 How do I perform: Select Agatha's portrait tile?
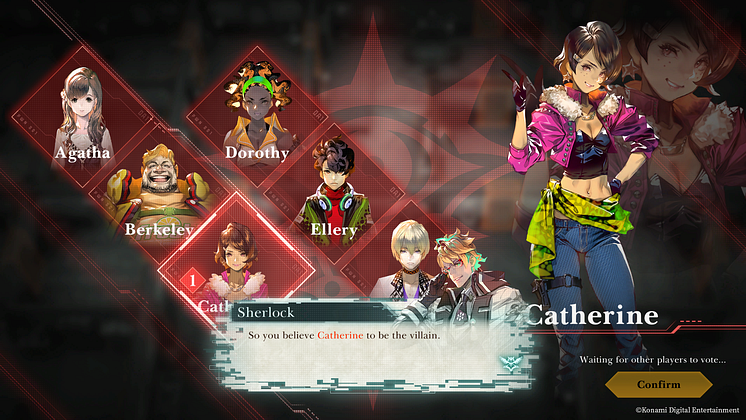click(83, 117)
